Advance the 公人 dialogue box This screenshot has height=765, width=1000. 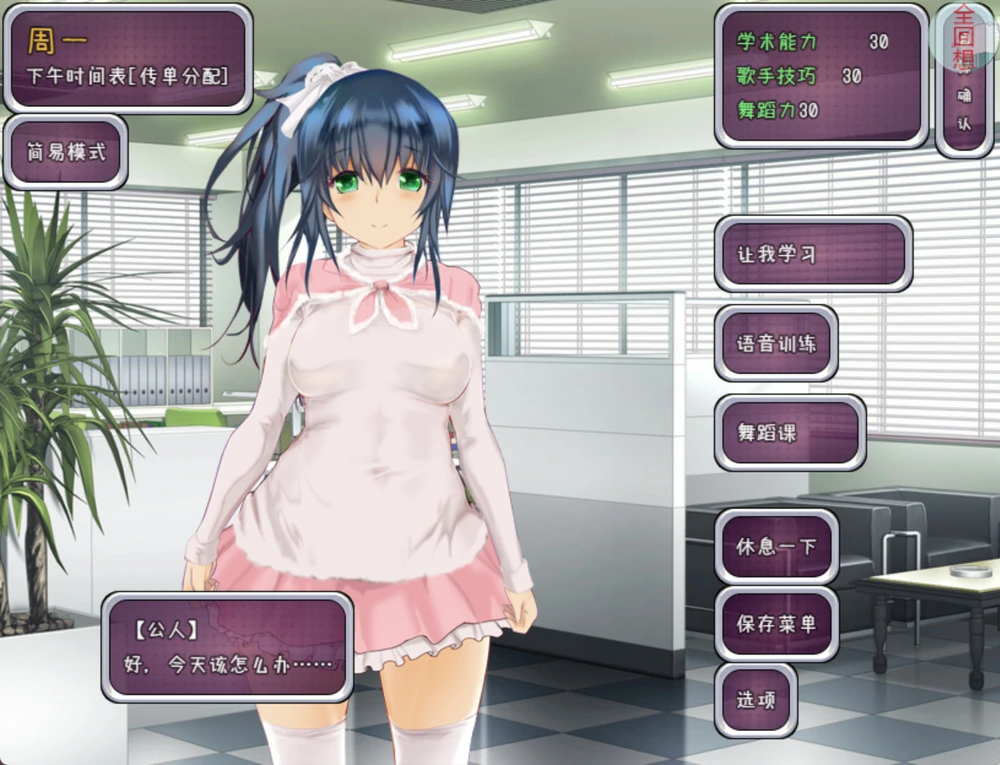point(227,647)
